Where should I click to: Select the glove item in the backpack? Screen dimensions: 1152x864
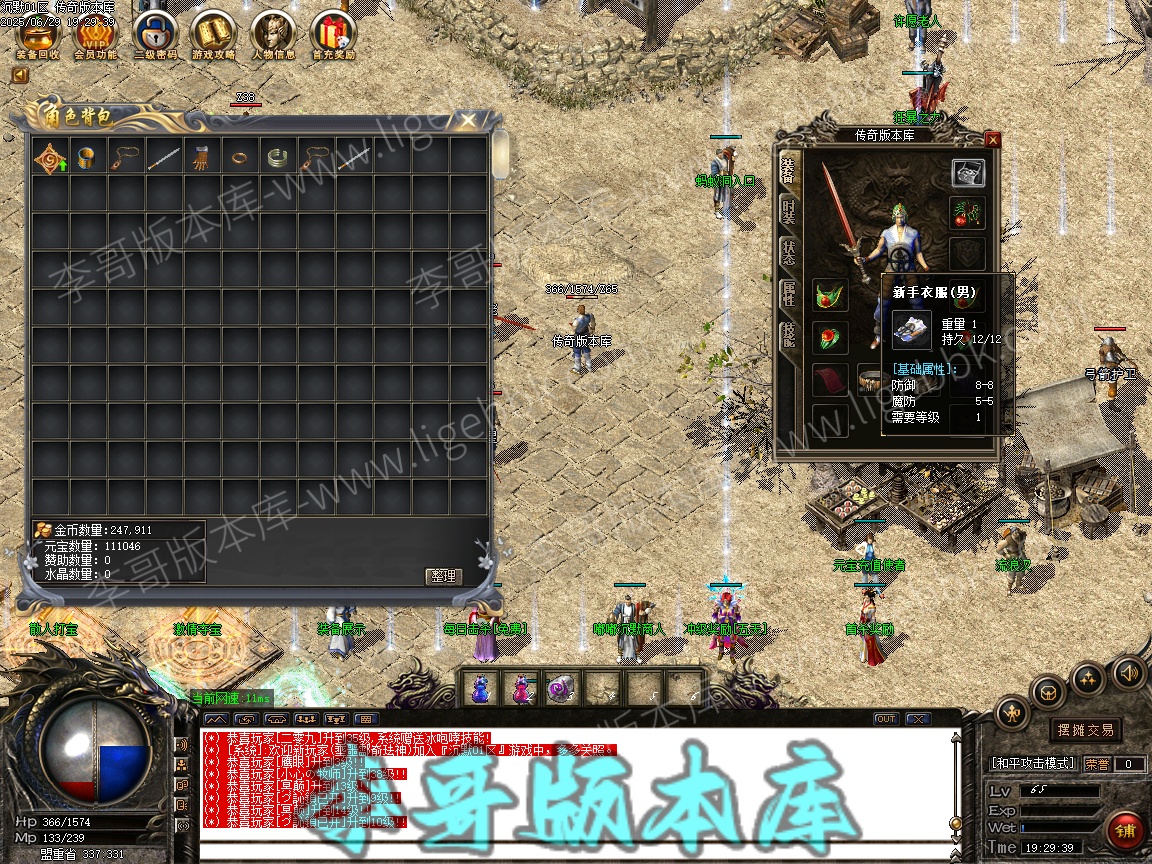pos(202,157)
